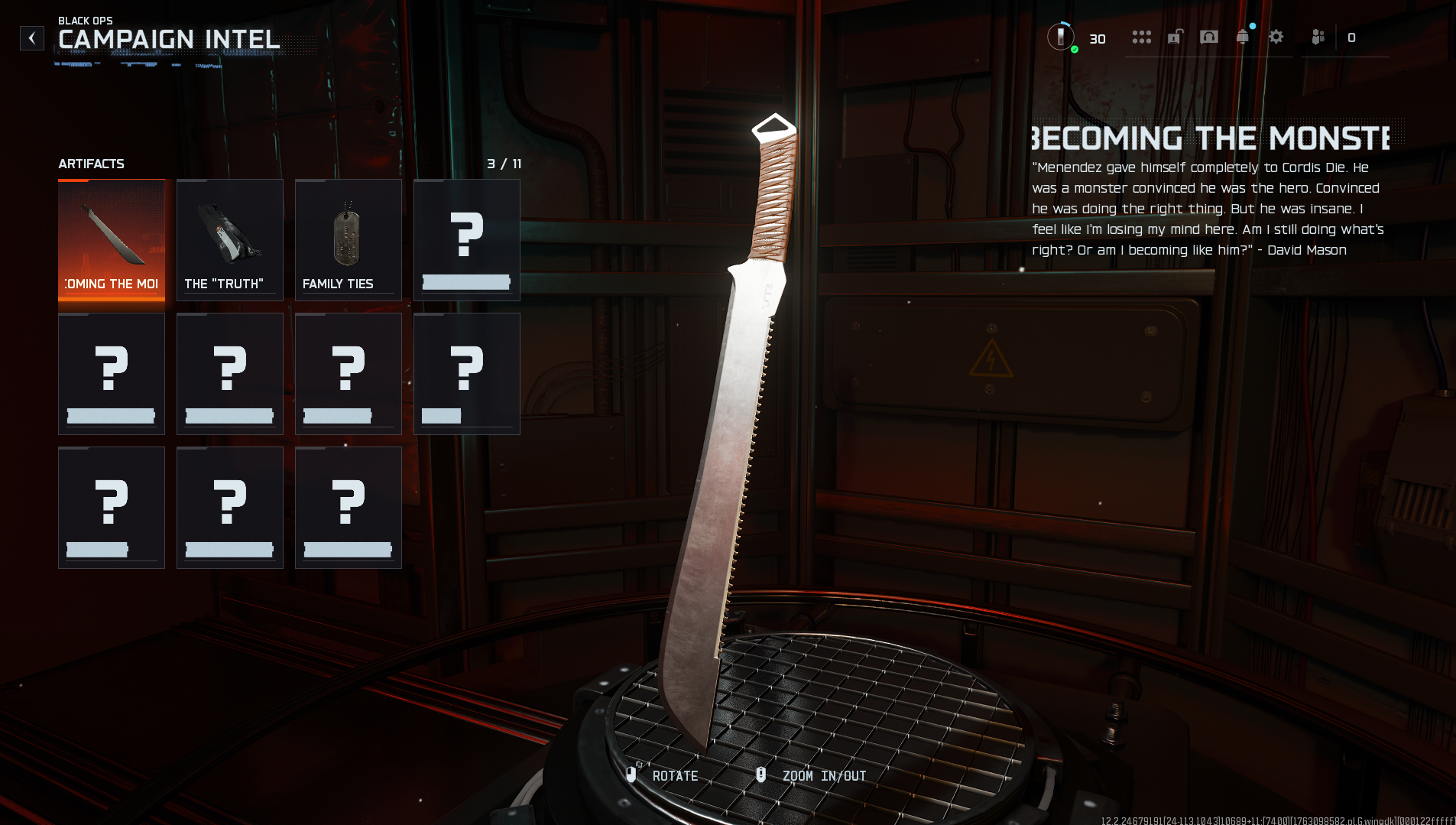
Task: Select the Becoming the Monster machete artifact
Action: [x=112, y=240]
